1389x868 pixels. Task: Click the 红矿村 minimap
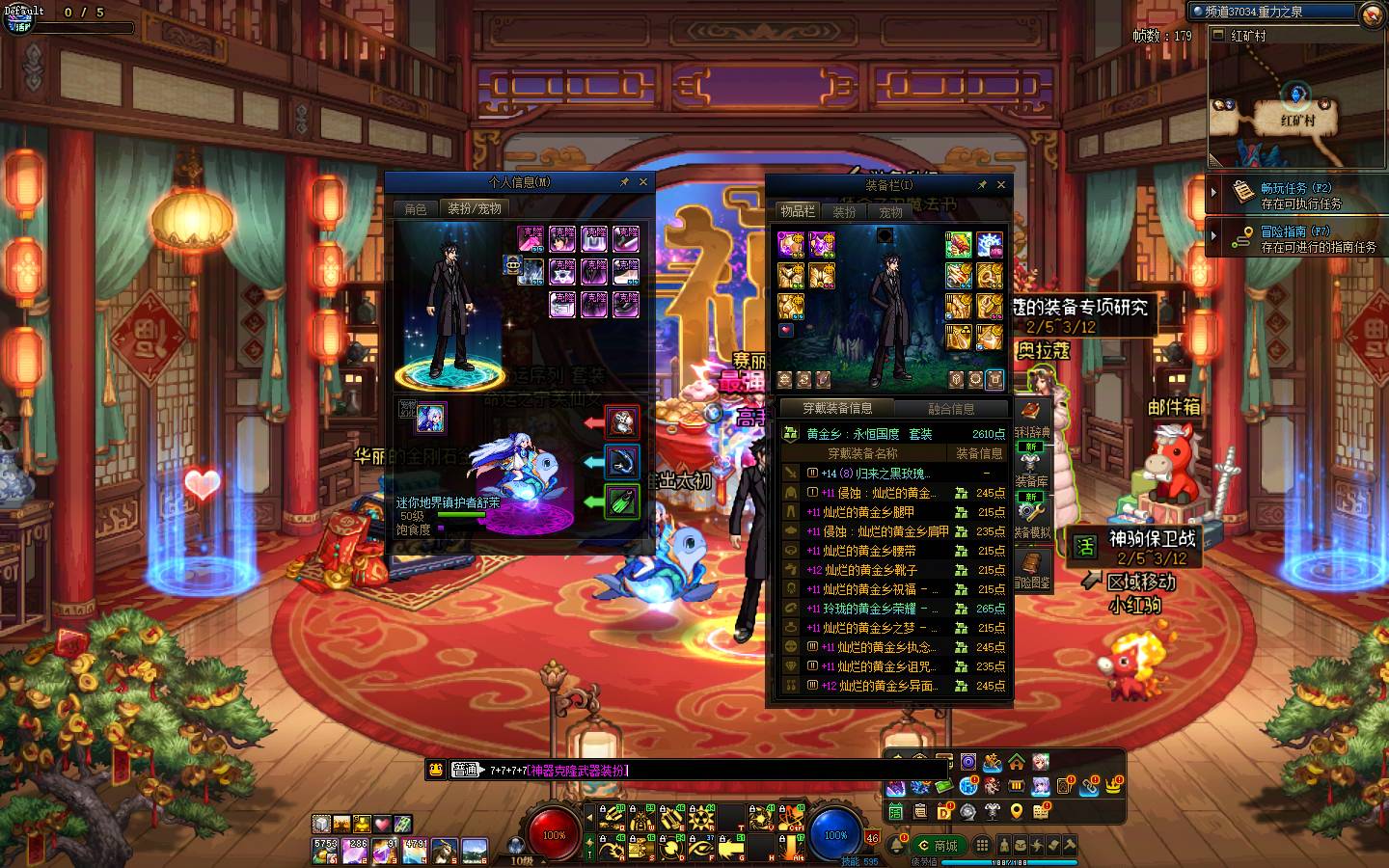click(1294, 106)
